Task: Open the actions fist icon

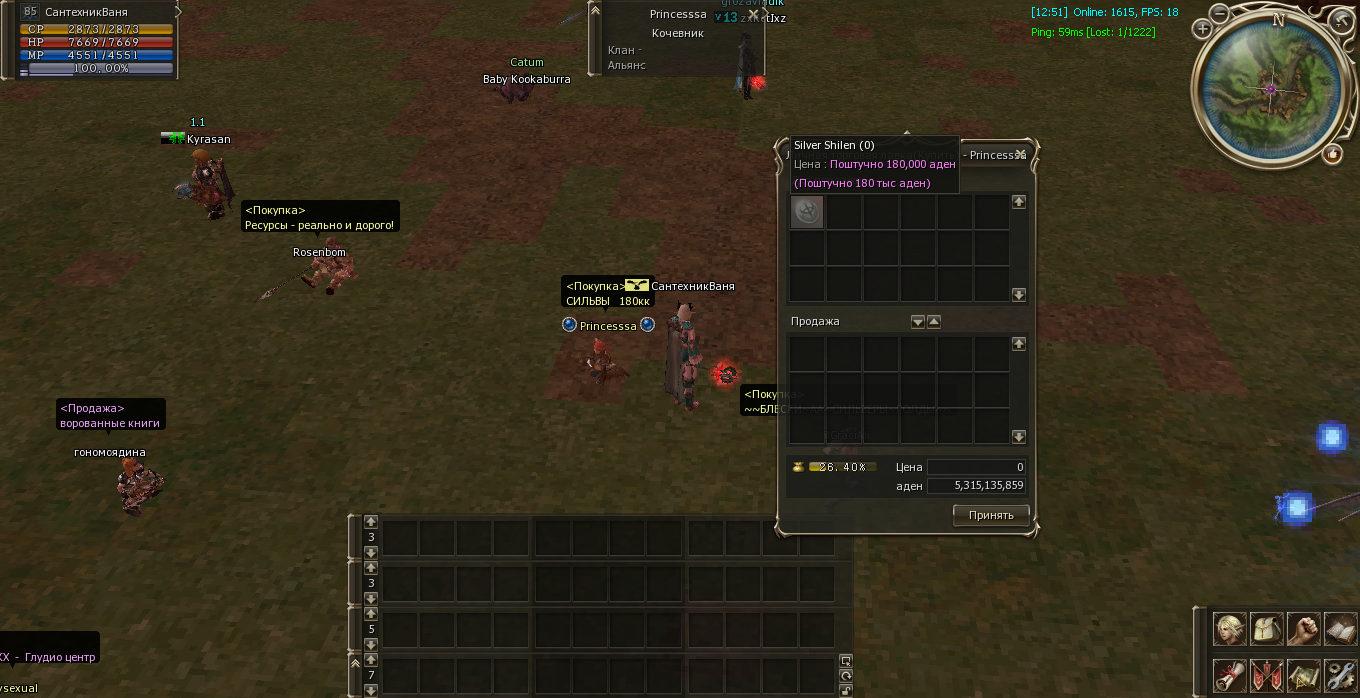Action: (1303, 629)
